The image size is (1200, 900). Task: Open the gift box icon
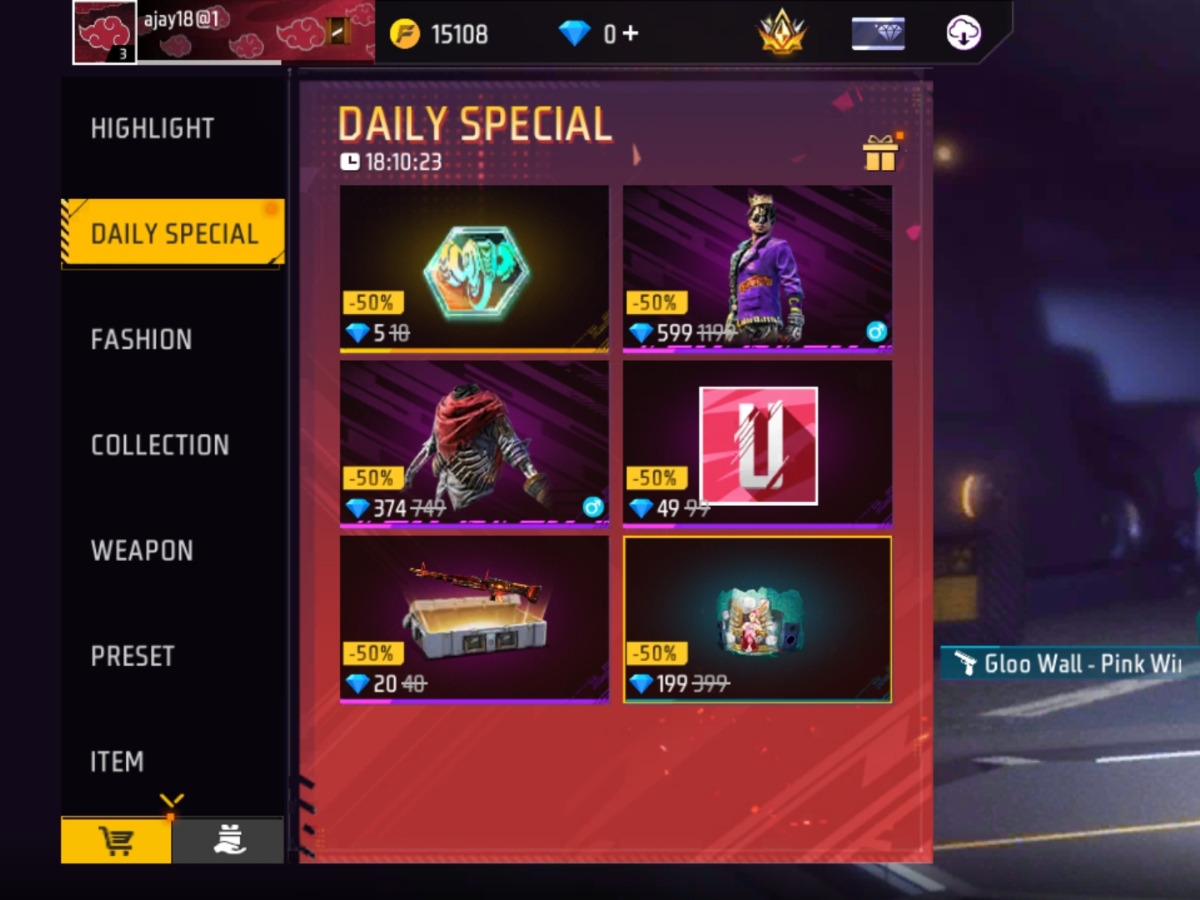[880, 153]
